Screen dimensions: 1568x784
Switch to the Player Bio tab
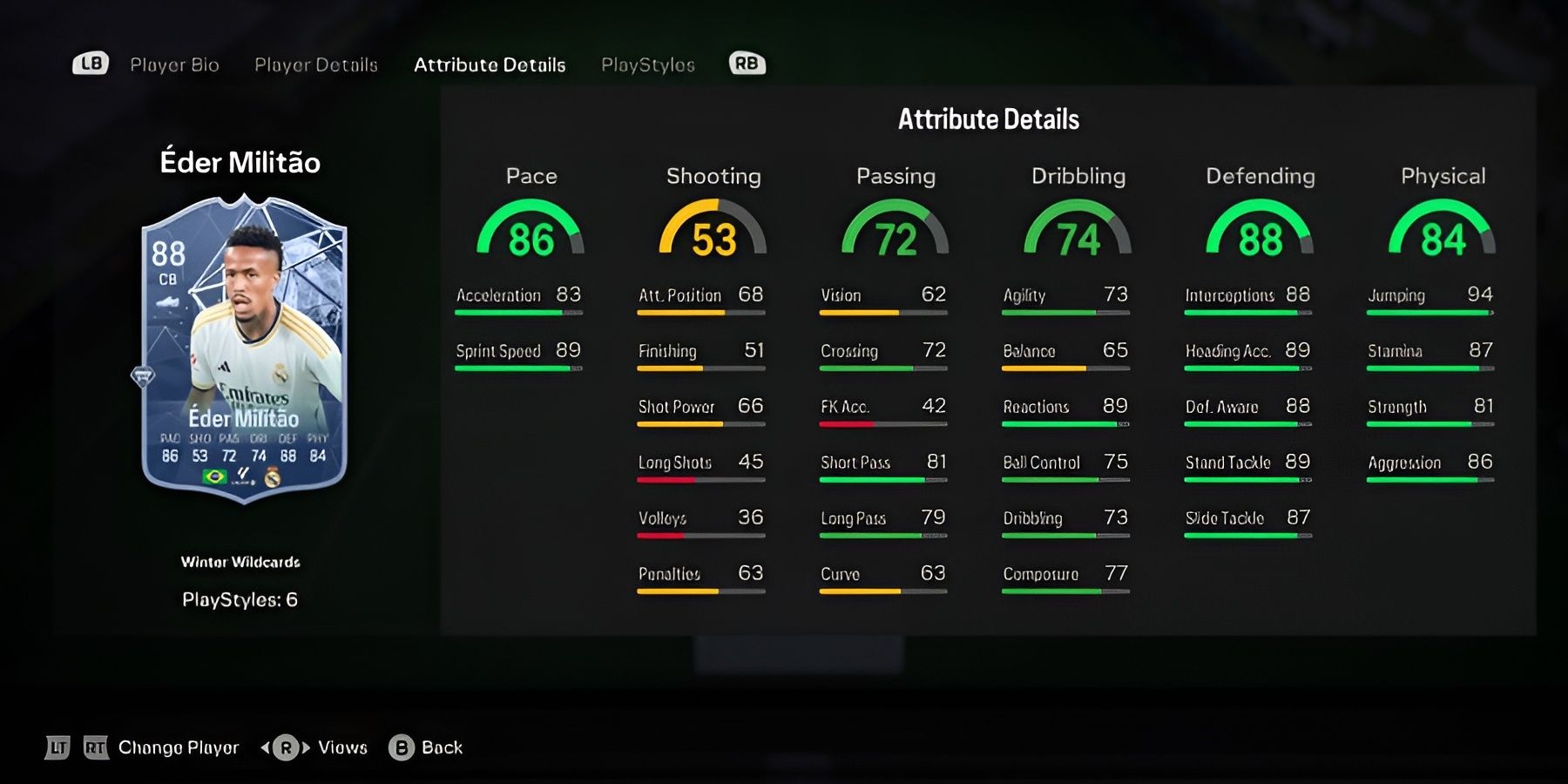(x=175, y=64)
